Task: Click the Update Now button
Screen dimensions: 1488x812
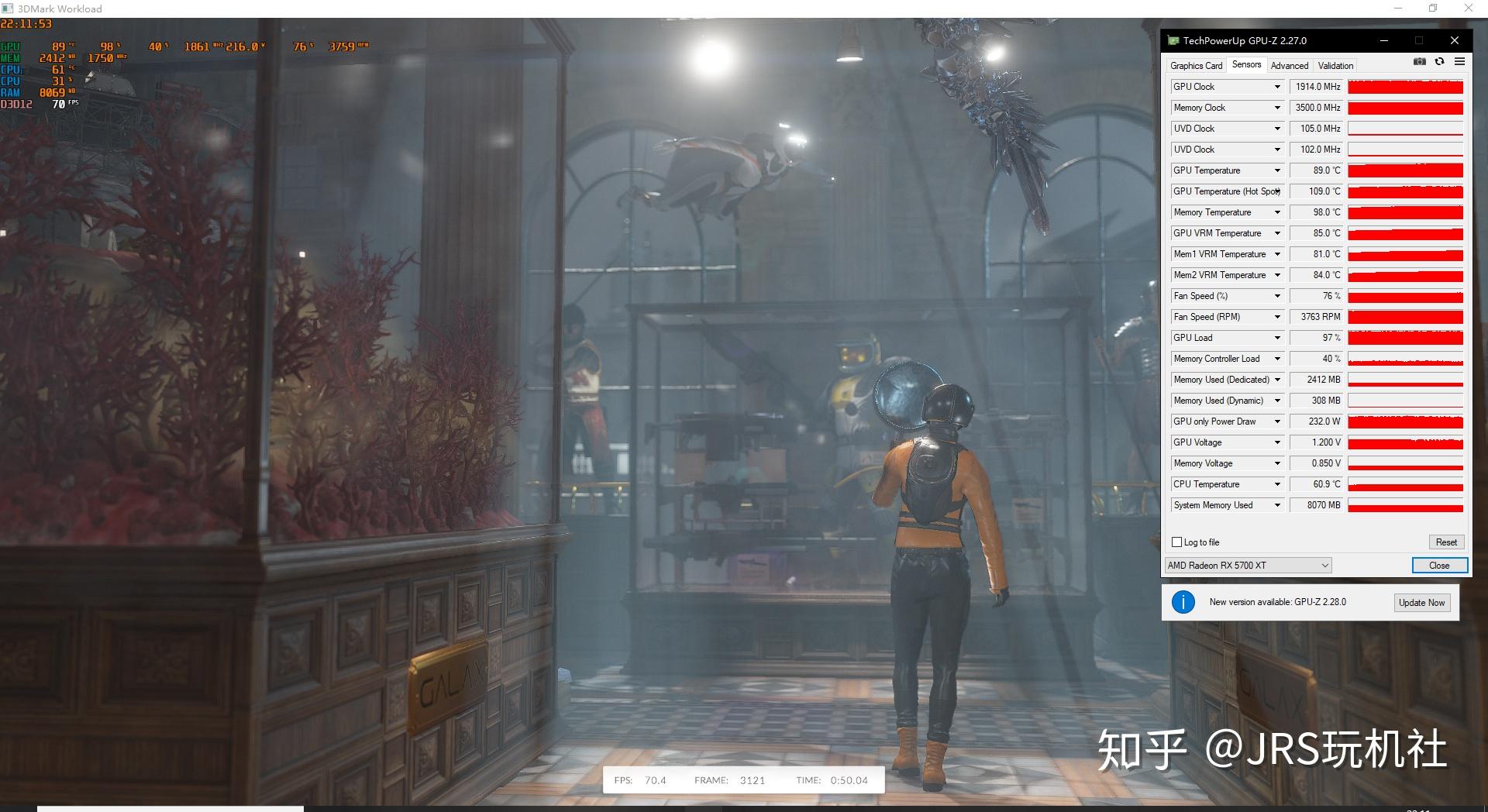Action: (1421, 603)
